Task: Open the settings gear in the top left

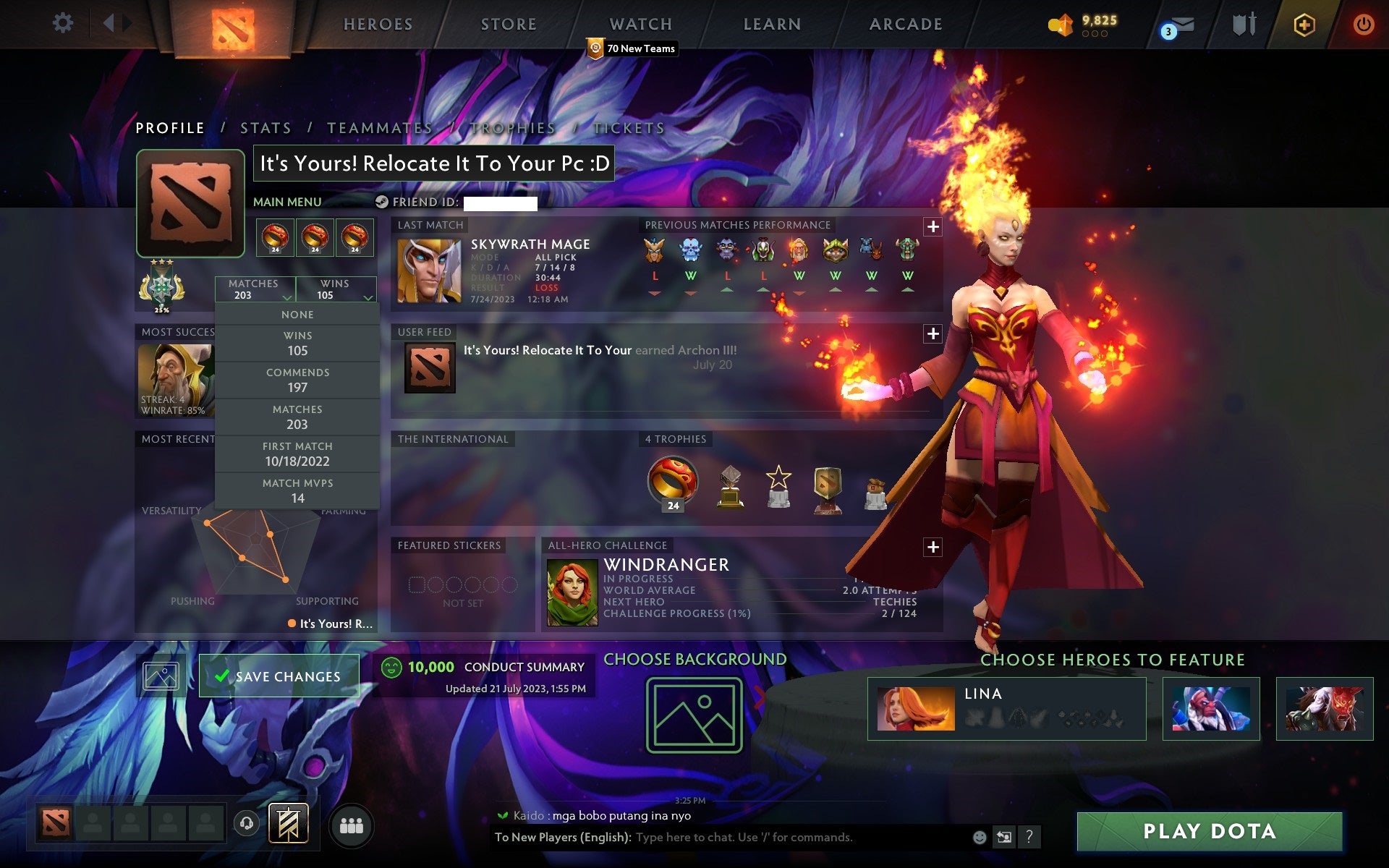Action: coord(64,23)
